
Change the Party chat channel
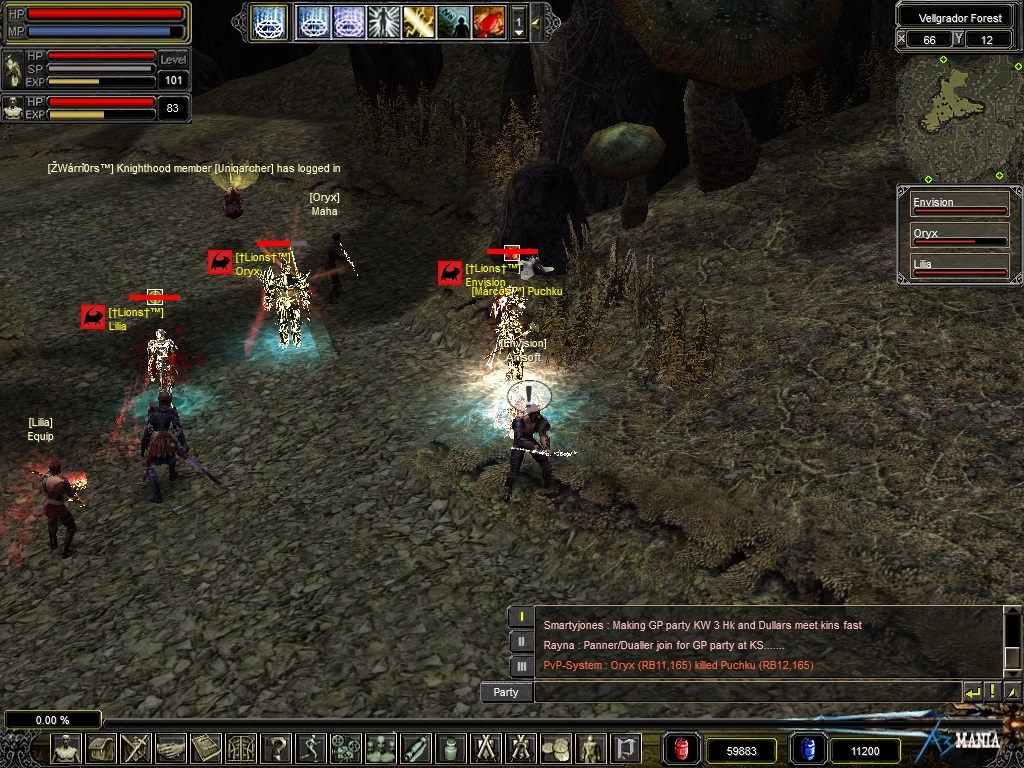pyautogui.click(x=506, y=692)
